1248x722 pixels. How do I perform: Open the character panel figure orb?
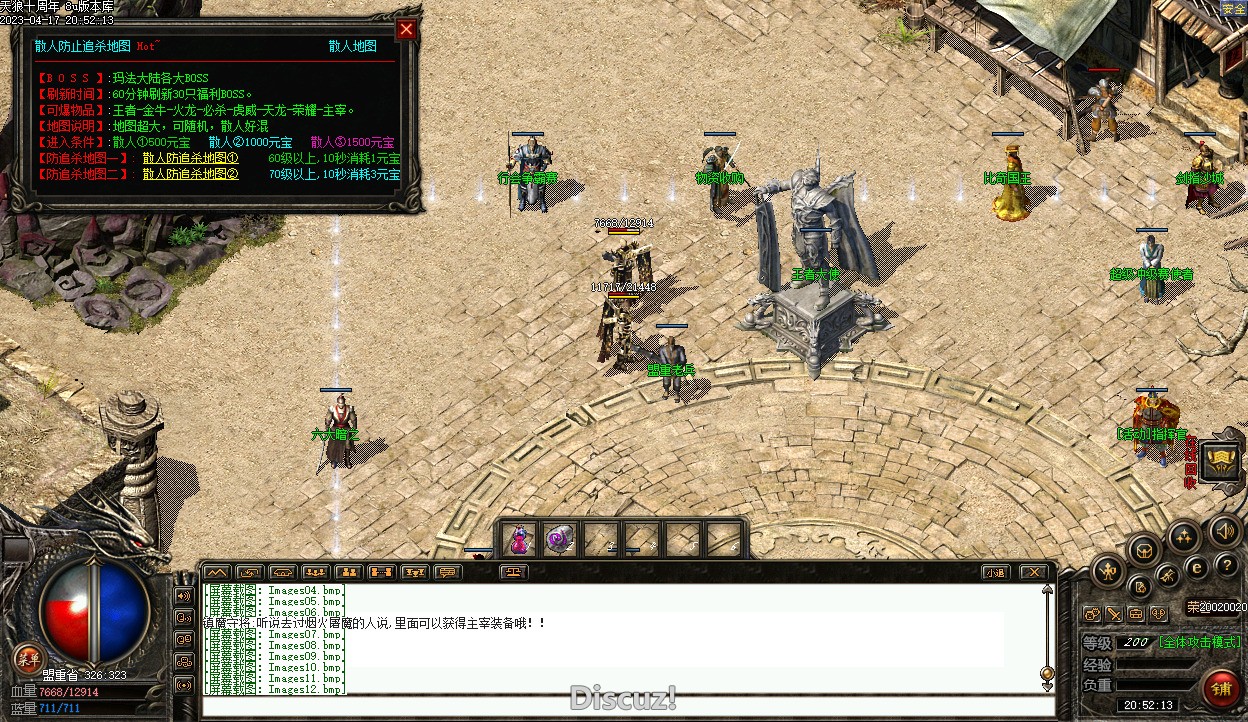tap(1108, 572)
